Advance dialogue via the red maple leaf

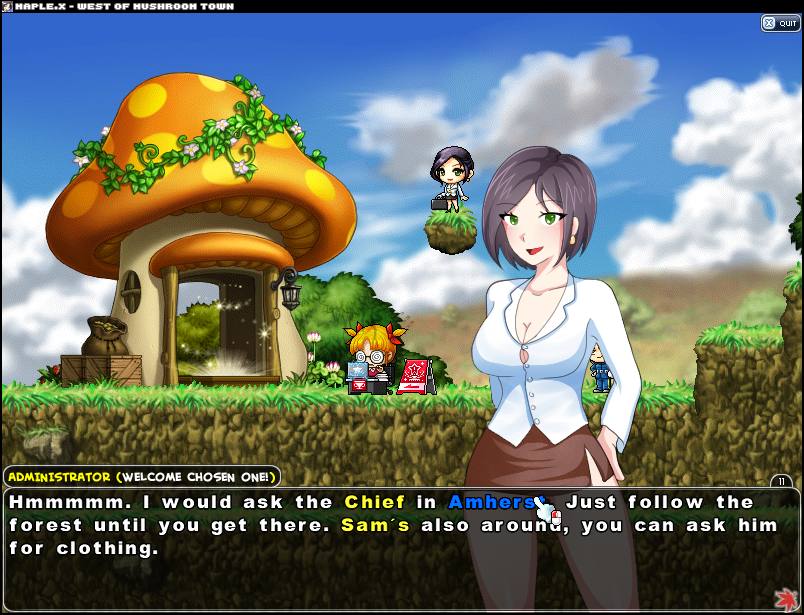[x=786, y=598]
